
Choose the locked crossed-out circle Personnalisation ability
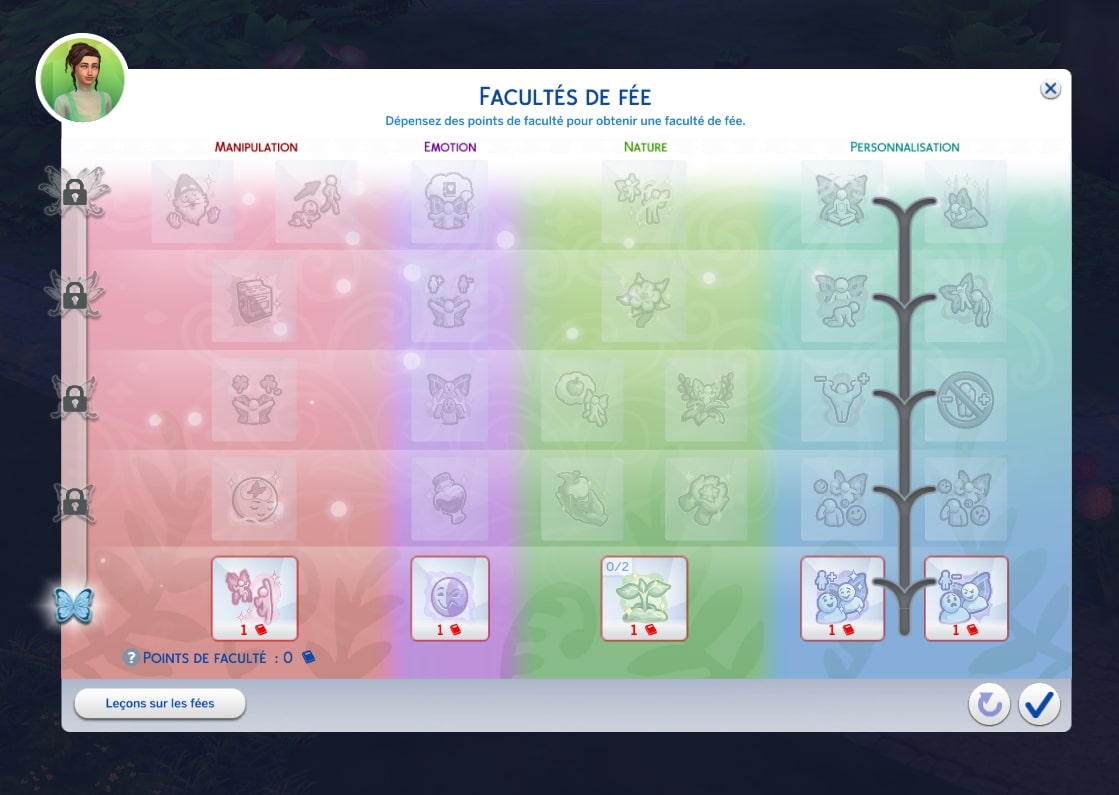(966, 400)
